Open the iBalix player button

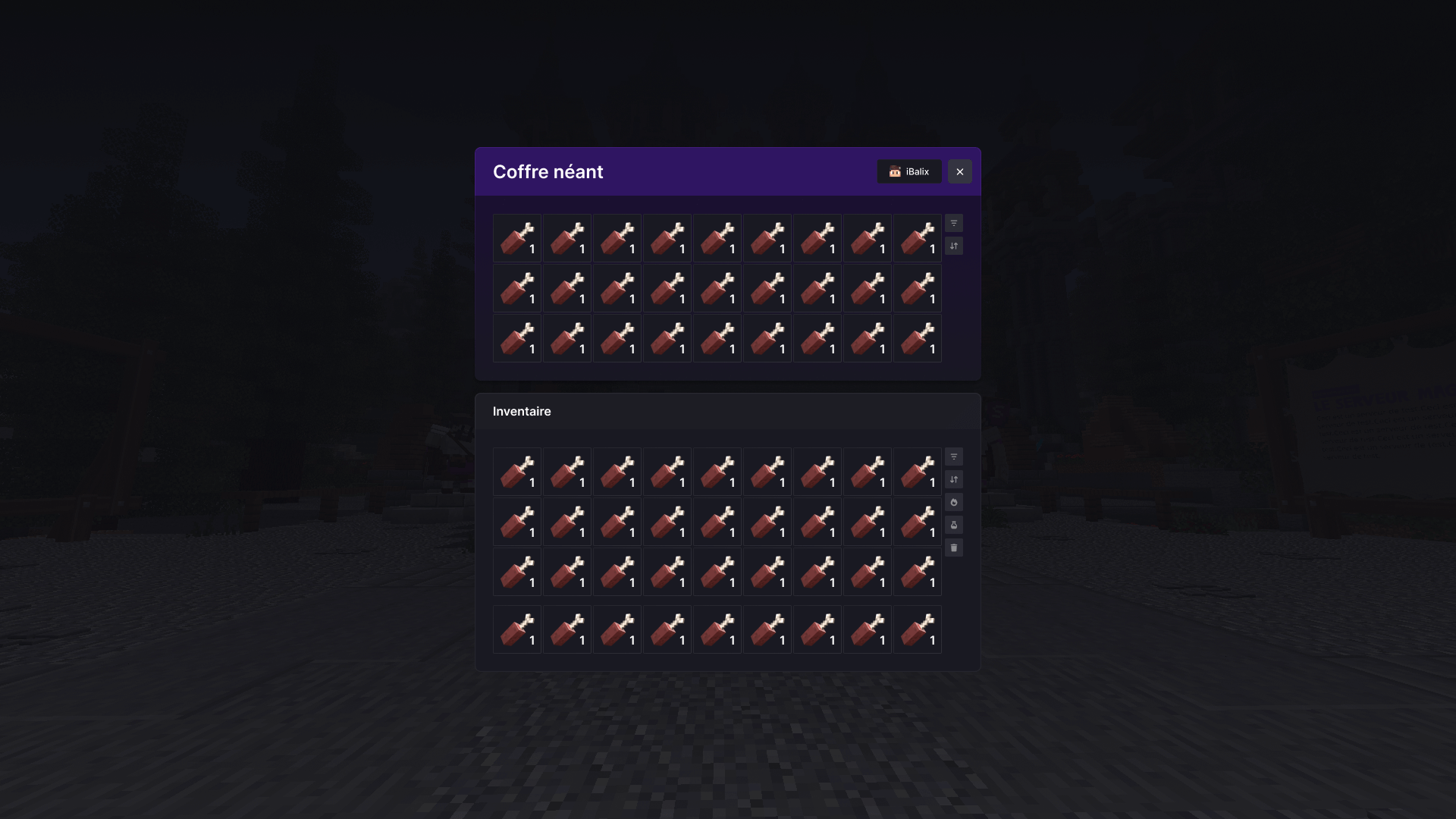pos(909,171)
